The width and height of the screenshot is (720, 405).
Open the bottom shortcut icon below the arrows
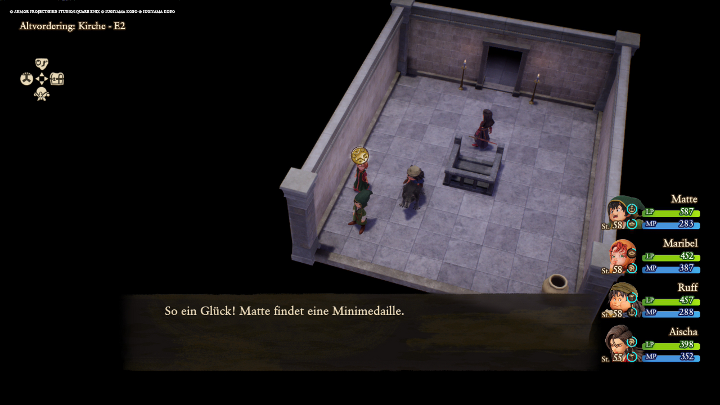pos(42,94)
